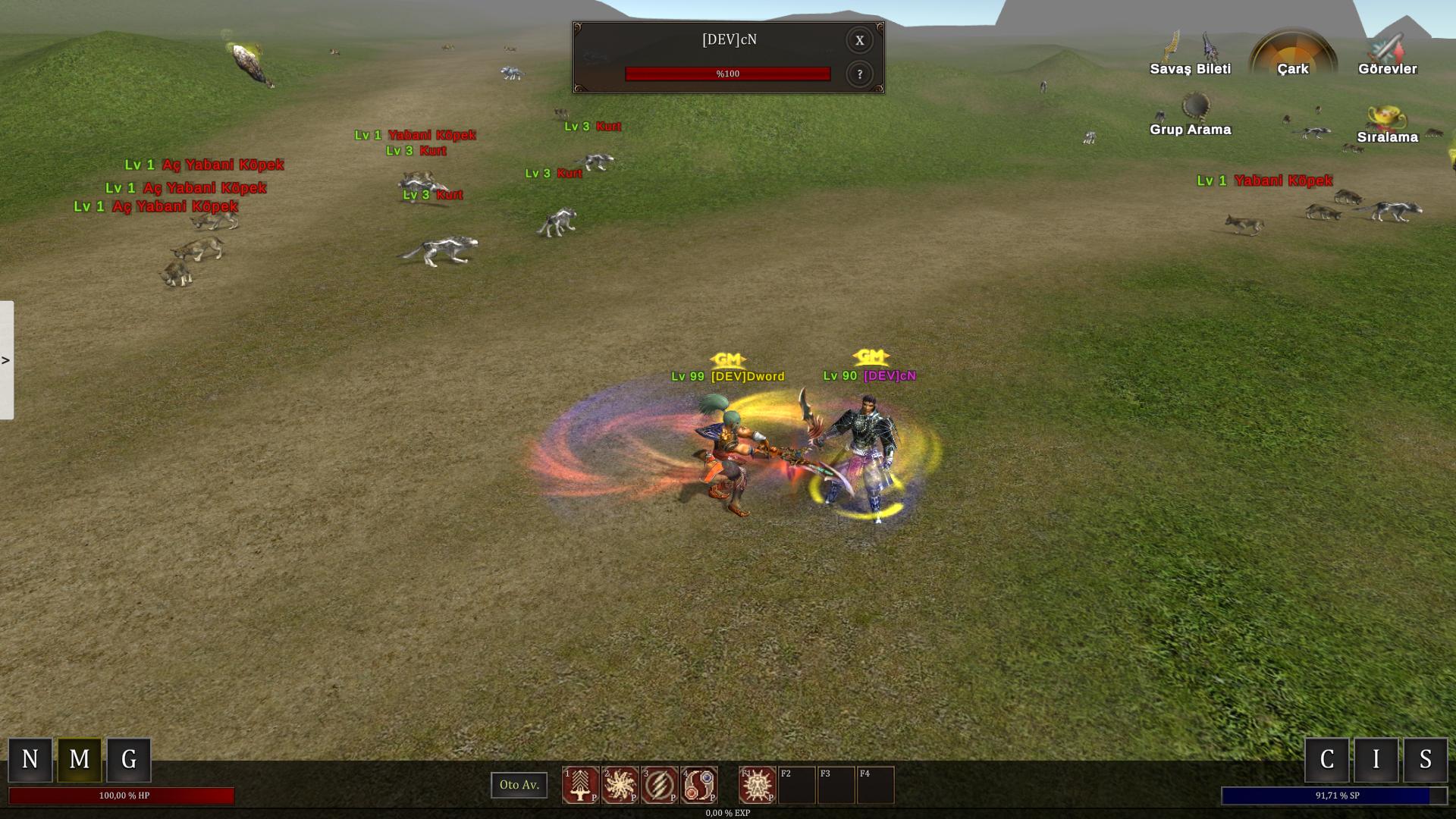Show the Sıralama rankings
1456x819 pixels.
click(x=1387, y=124)
